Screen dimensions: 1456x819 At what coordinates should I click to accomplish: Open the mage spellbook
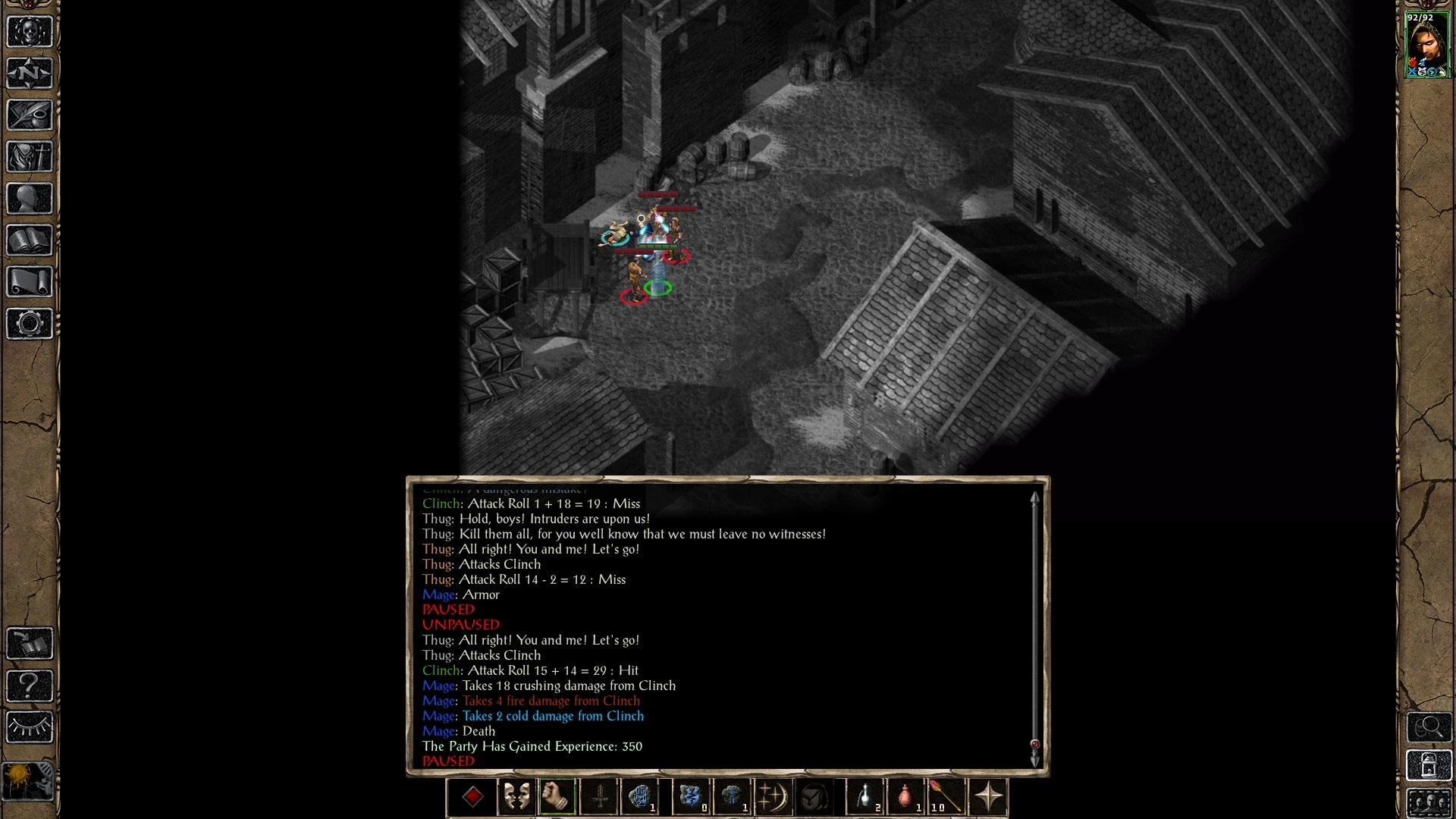[30, 241]
